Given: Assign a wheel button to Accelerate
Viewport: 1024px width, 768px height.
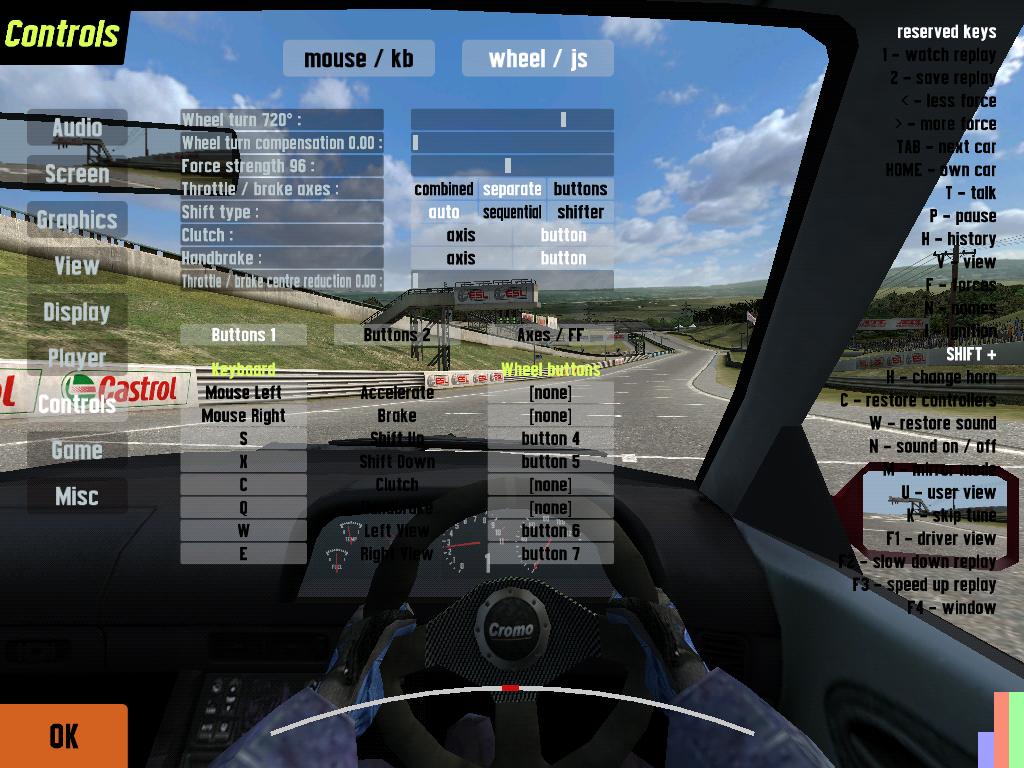Looking at the screenshot, I should point(550,393).
